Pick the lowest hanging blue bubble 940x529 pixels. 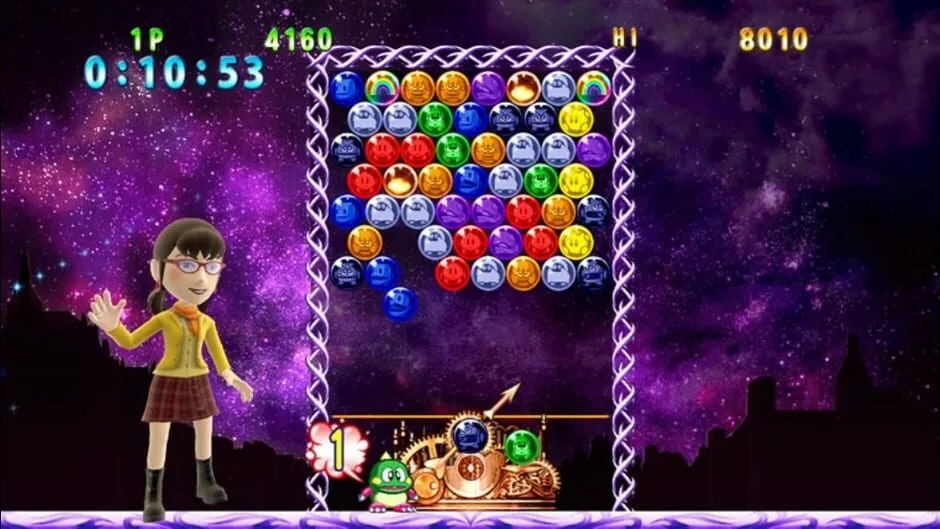pos(400,304)
